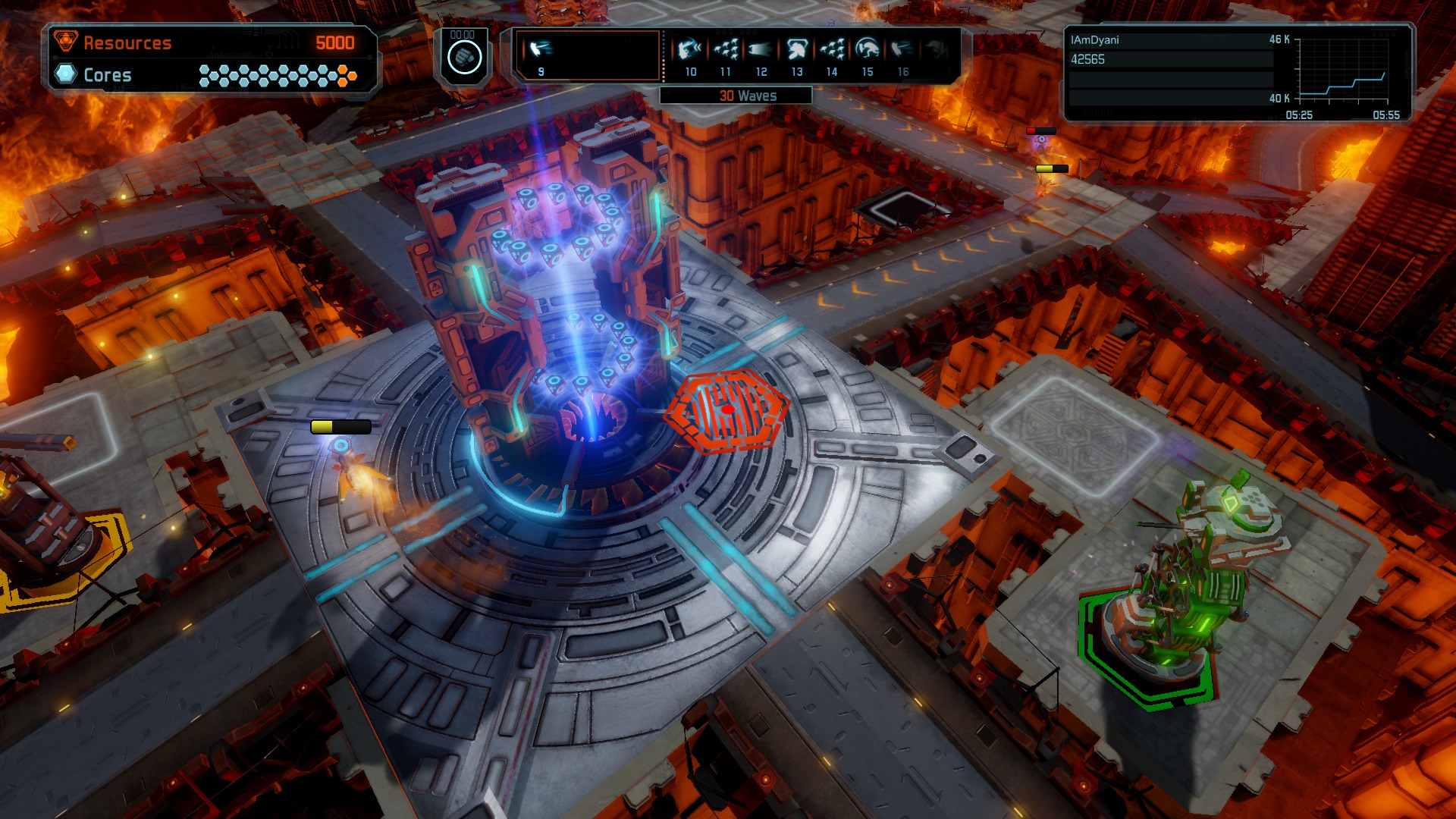This screenshot has width=1456, height=819.
Task: Select the wave 11 swarm icon
Action: point(725,49)
